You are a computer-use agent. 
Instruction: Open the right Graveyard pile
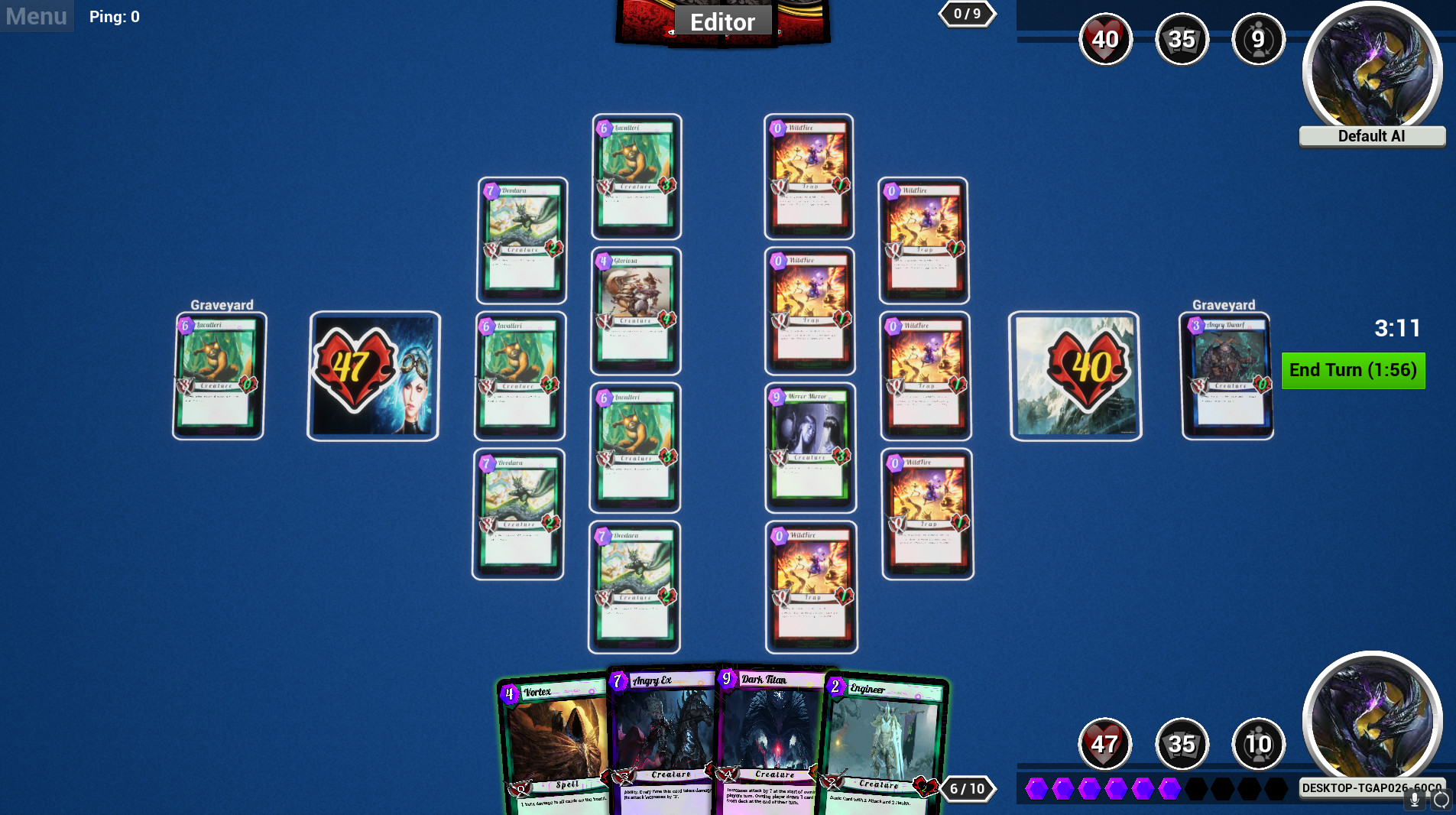click(1227, 375)
